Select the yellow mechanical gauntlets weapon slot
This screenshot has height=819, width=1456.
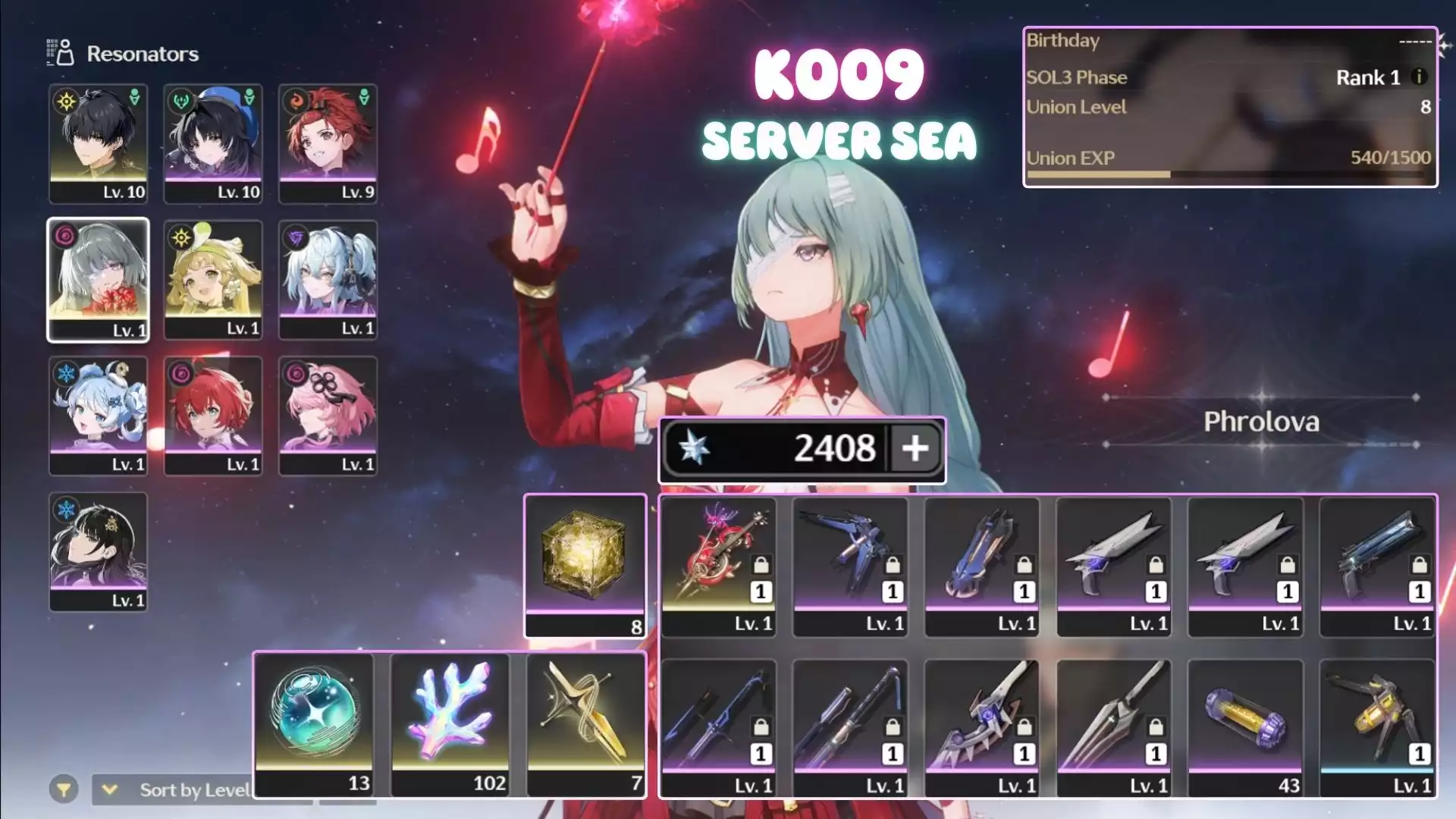pos(1377,726)
